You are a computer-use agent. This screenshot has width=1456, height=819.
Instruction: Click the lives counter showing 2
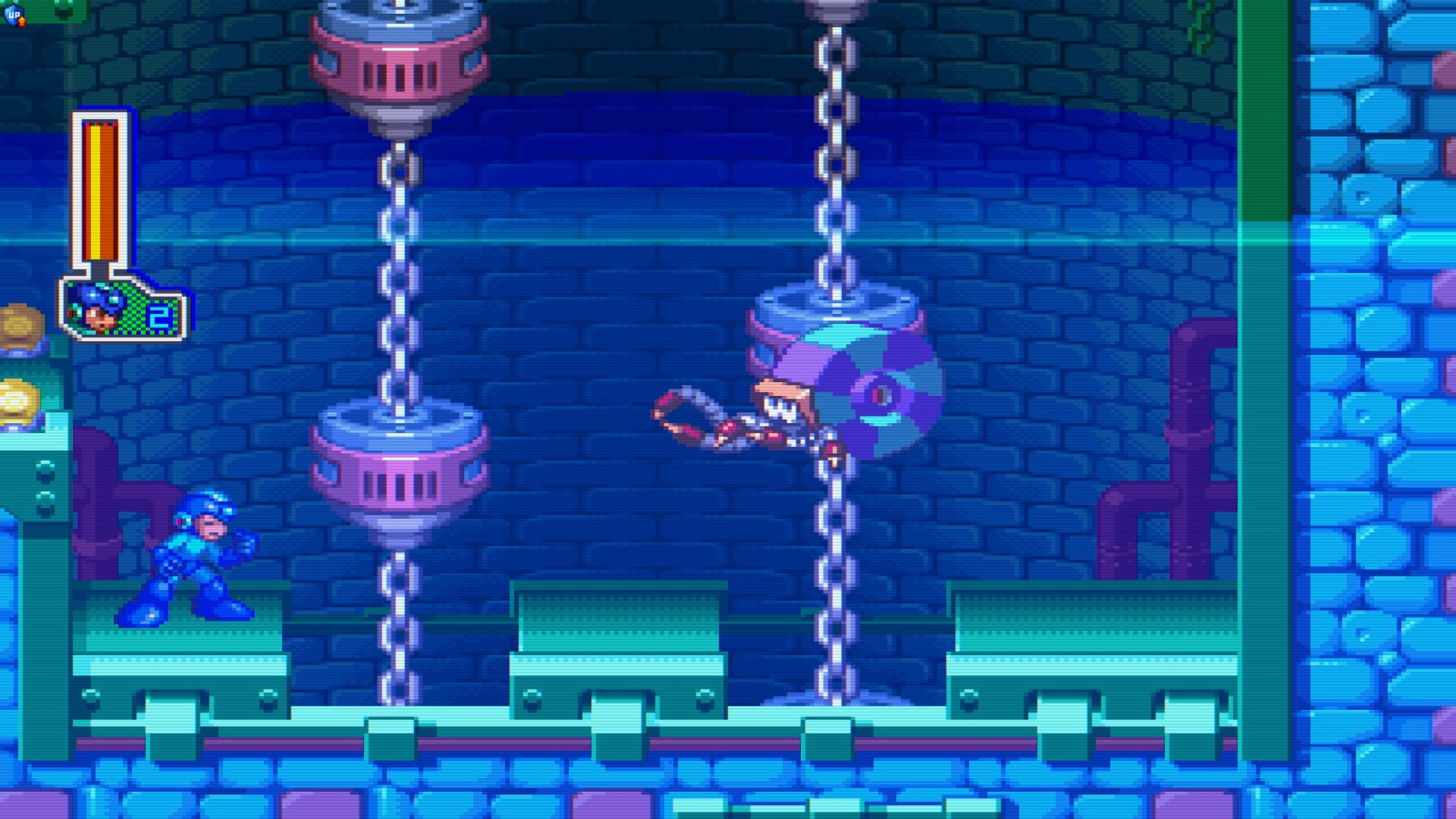tap(164, 314)
